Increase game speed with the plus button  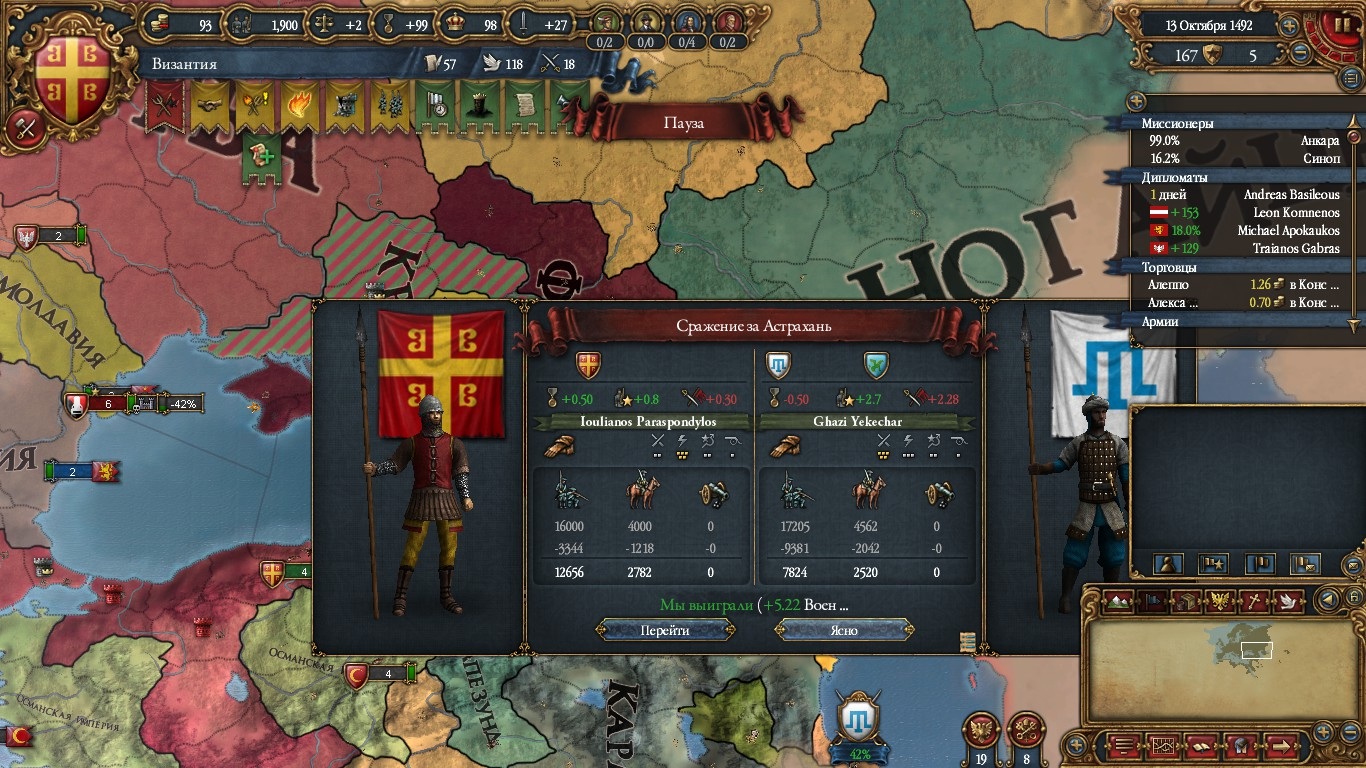tap(1289, 27)
